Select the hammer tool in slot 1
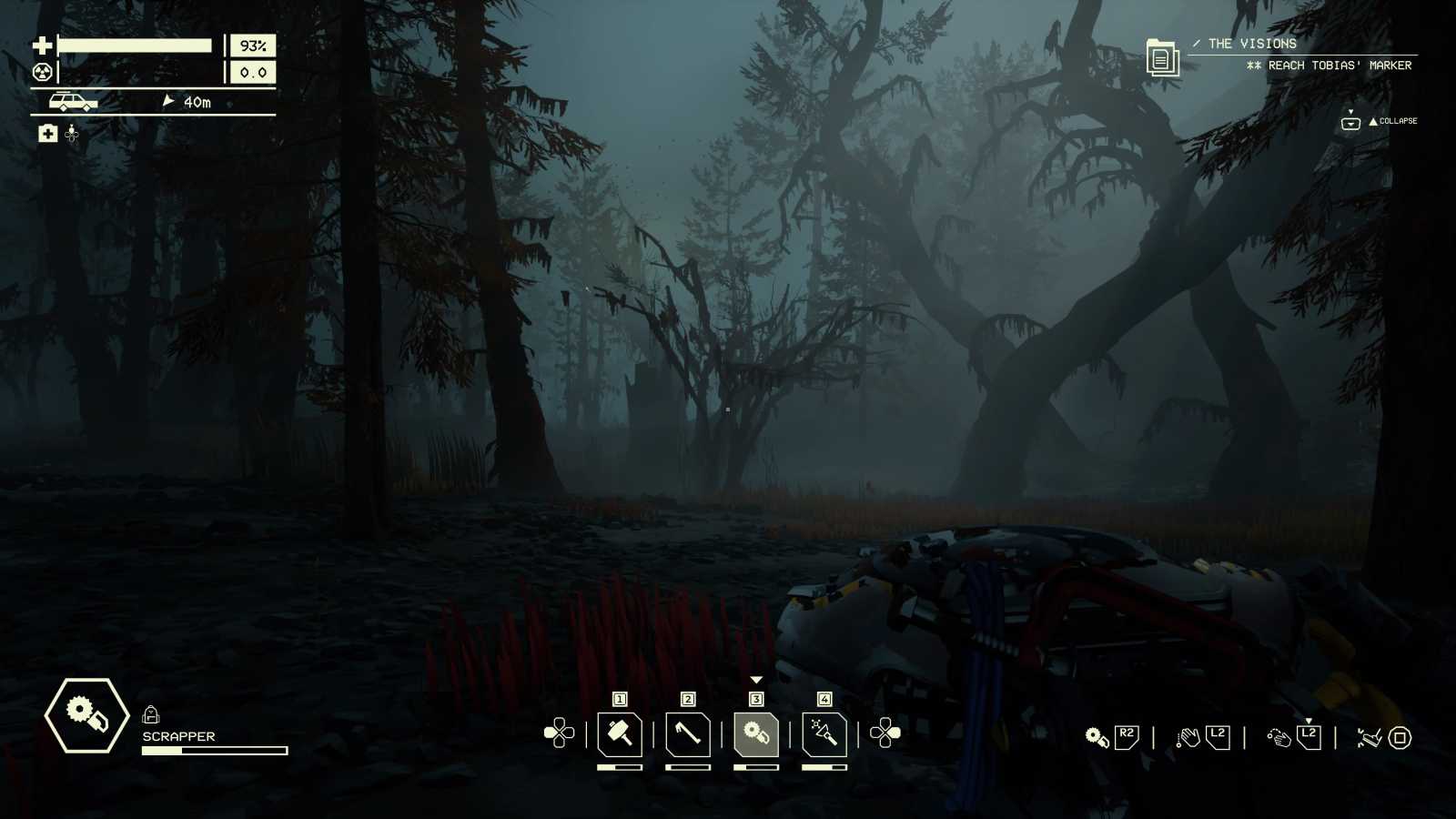 point(620,737)
